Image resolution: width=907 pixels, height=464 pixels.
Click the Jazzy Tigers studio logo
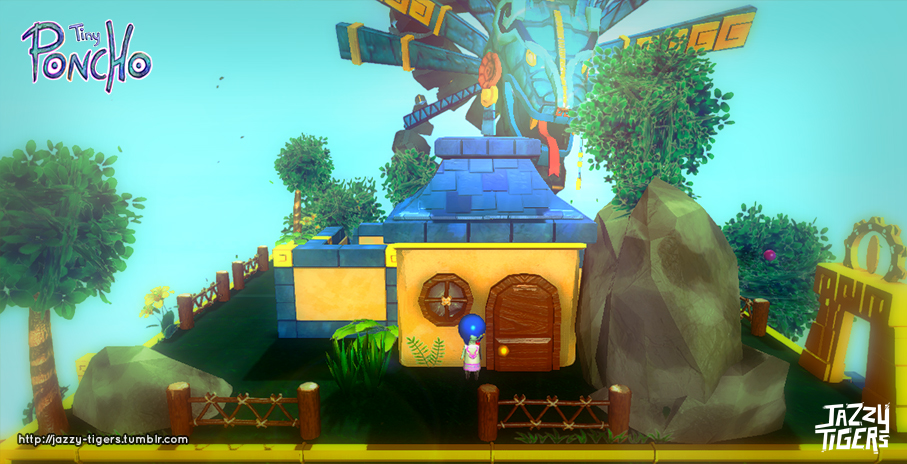[852, 427]
